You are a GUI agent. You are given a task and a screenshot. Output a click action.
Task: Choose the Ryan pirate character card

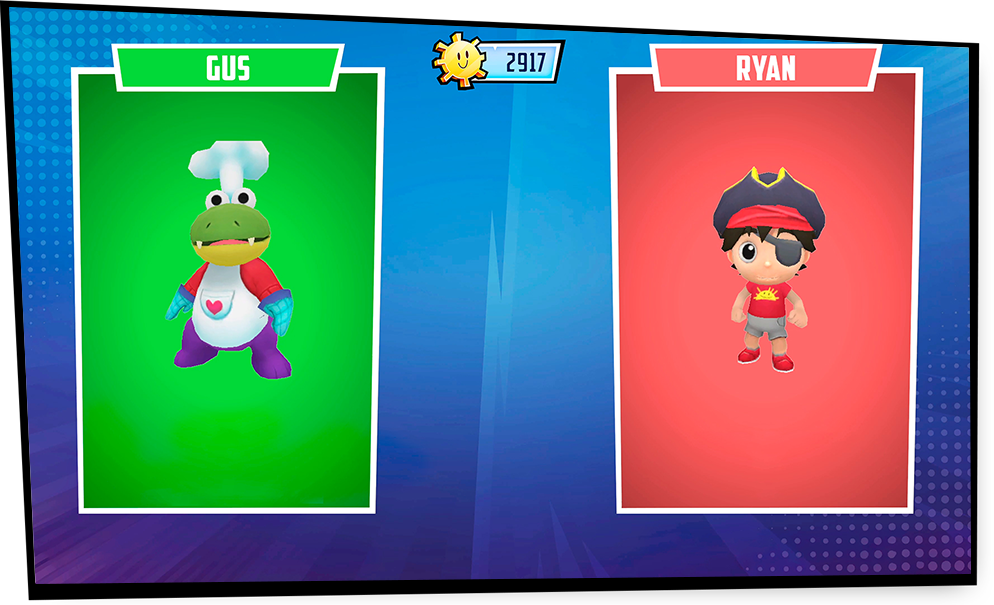click(x=766, y=290)
